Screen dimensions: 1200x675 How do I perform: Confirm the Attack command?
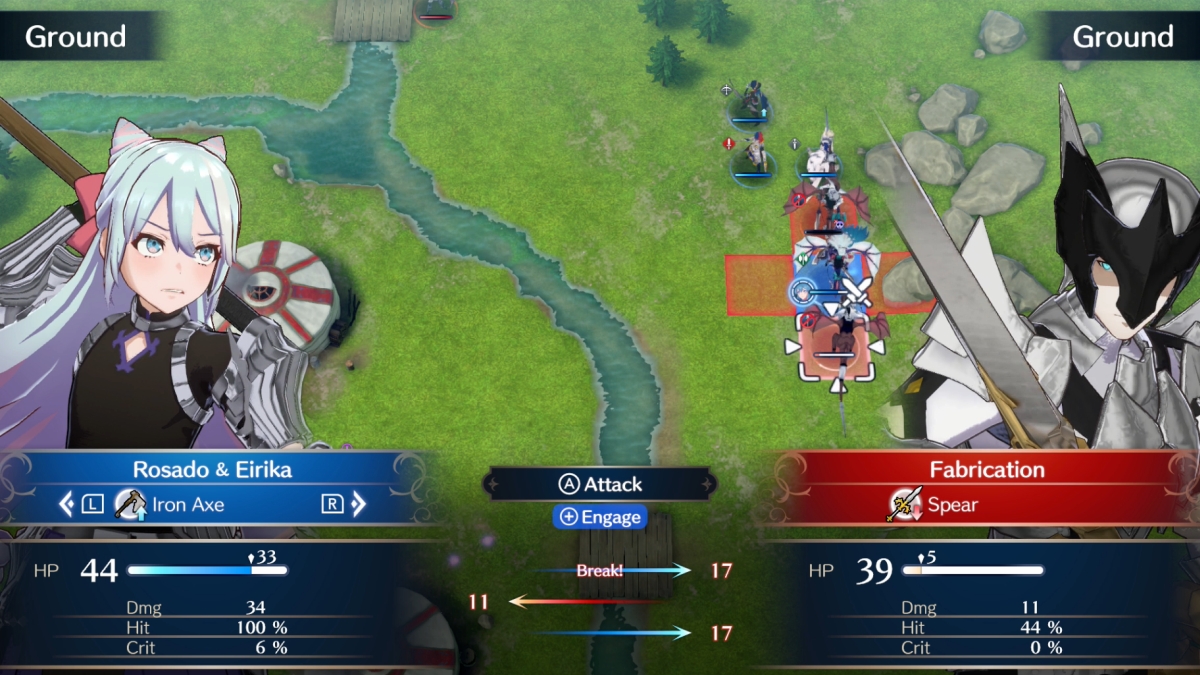pyautogui.click(x=600, y=484)
